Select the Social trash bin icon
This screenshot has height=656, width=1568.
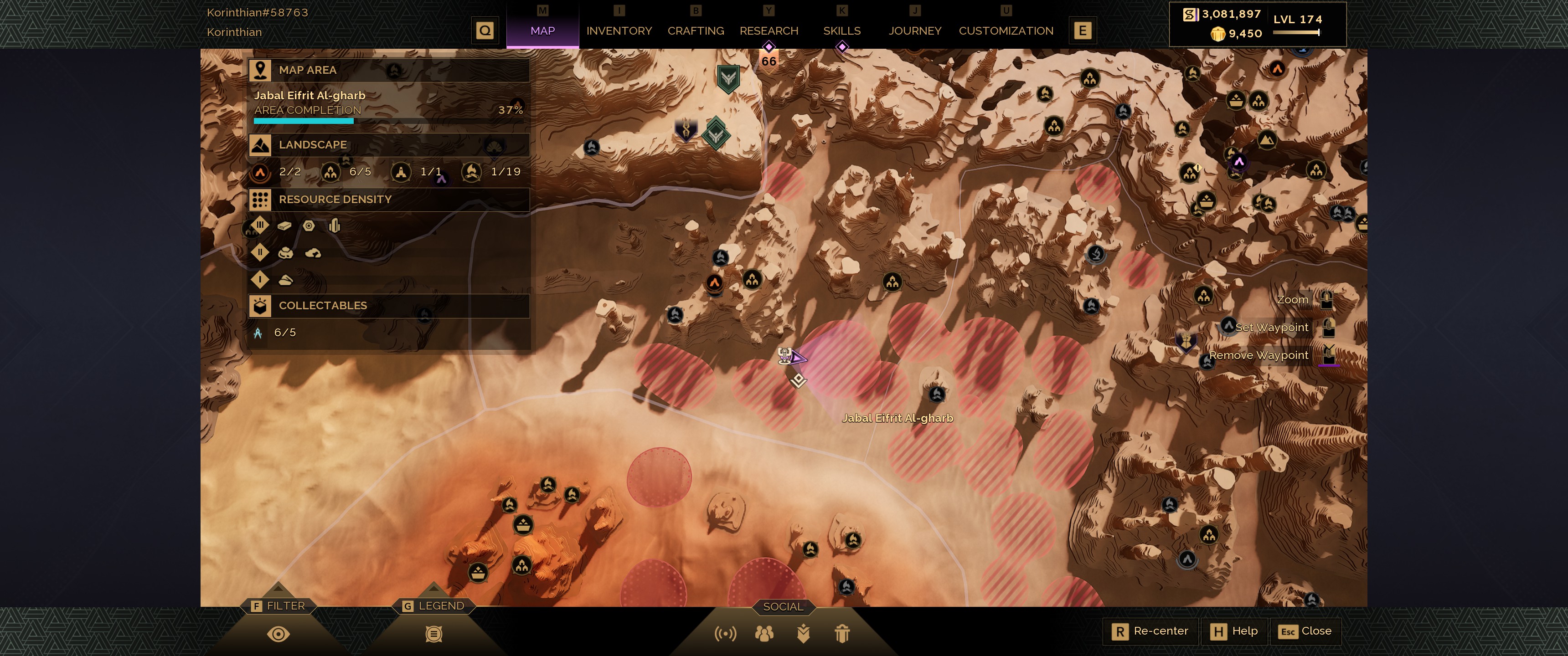pyautogui.click(x=842, y=634)
